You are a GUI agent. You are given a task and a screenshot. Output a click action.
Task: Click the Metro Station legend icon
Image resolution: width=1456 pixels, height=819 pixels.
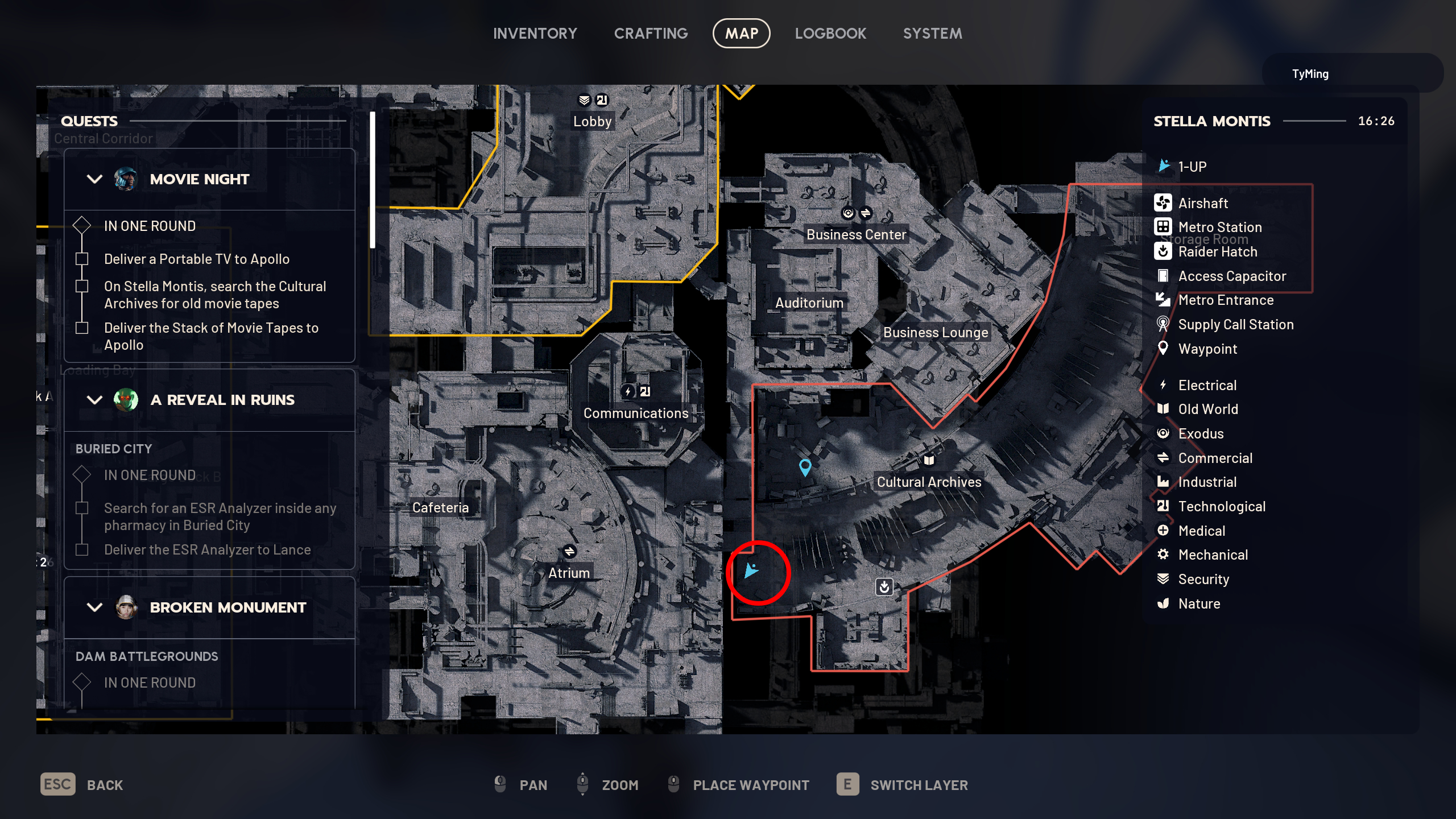click(1164, 227)
